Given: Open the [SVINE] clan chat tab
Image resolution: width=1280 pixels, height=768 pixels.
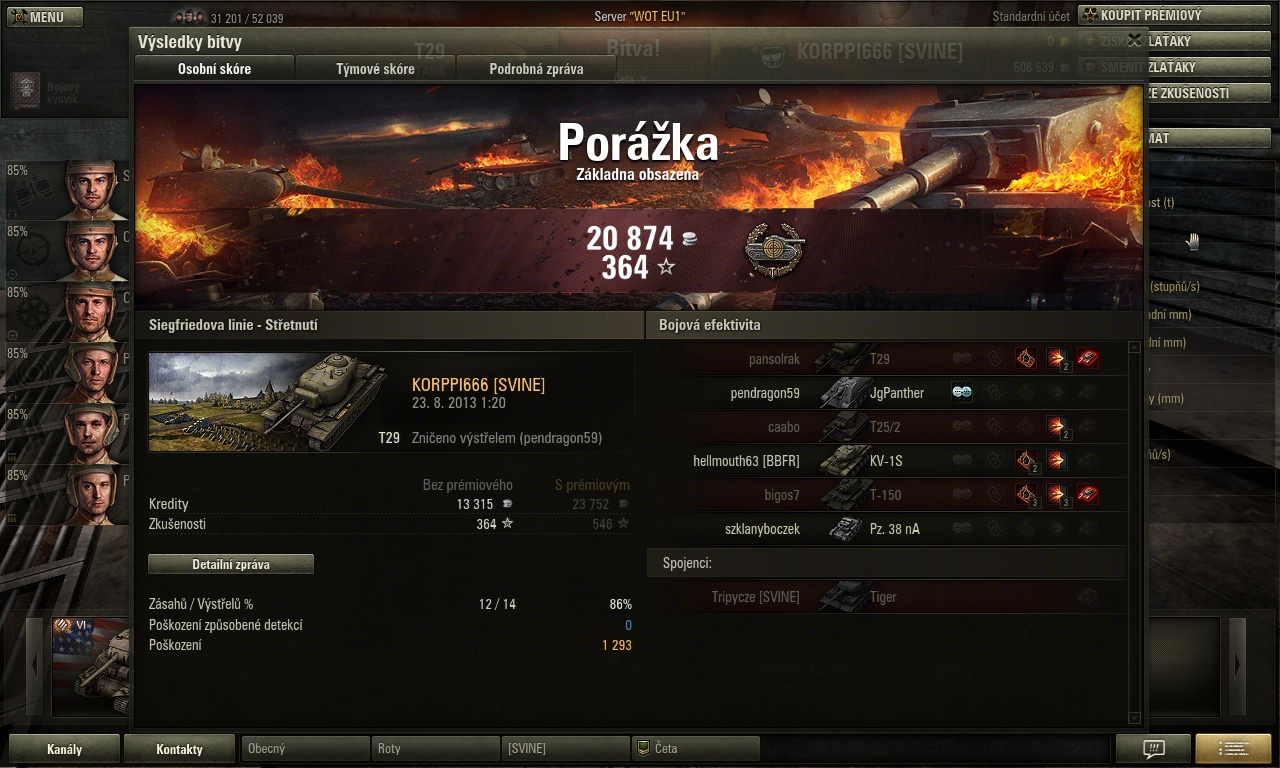Looking at the screenshot, I should coord(565,748).
